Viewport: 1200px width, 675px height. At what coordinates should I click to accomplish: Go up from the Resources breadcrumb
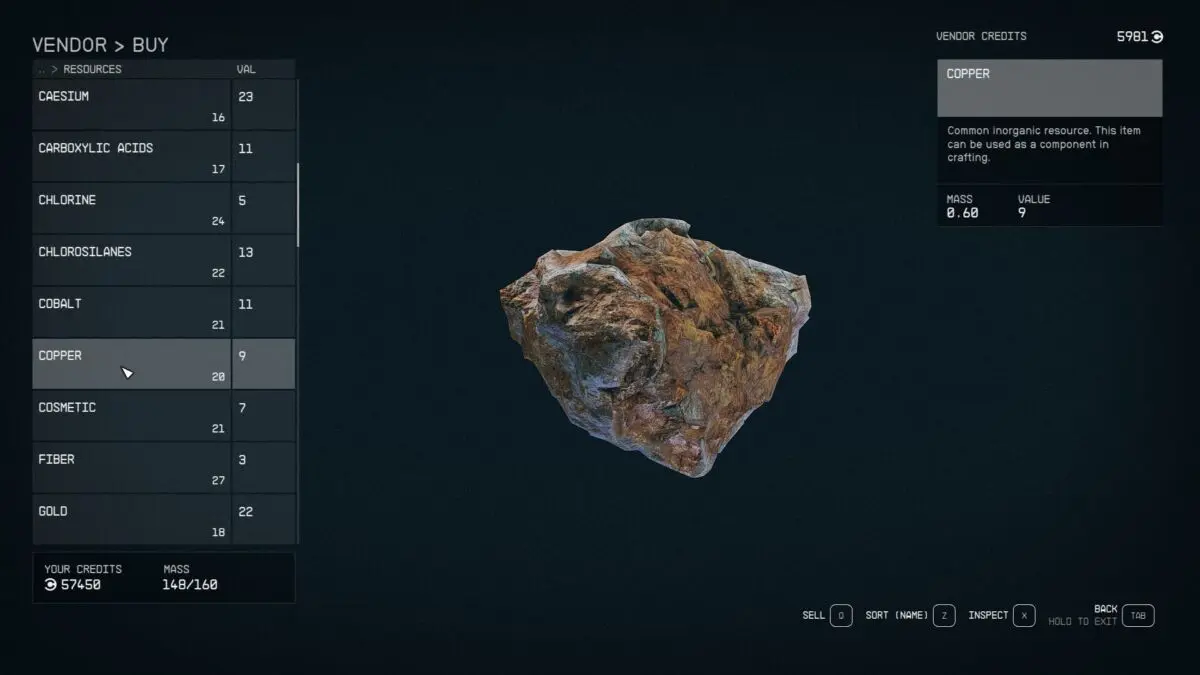click(x=41, y=70)
